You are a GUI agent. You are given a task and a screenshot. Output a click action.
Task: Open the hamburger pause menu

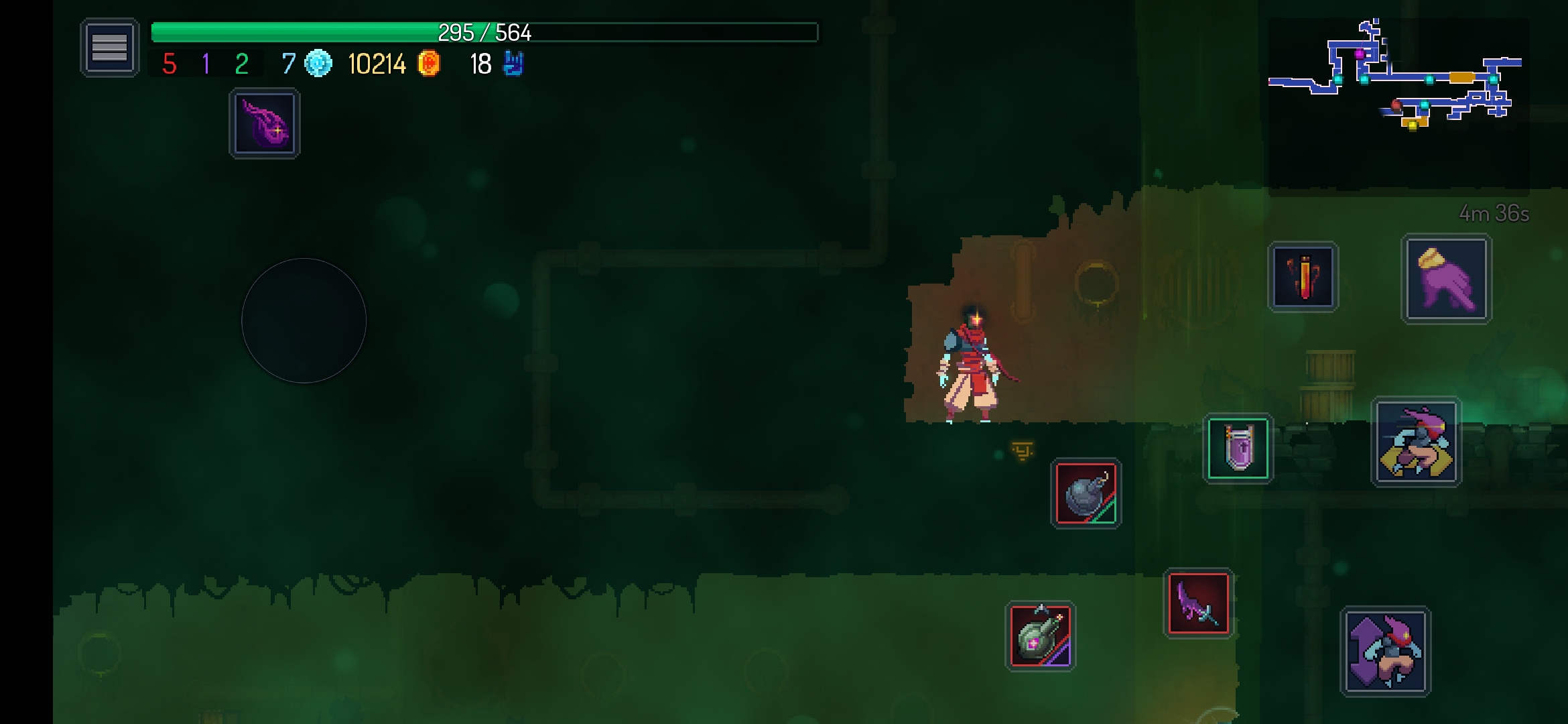pos(109,48)
